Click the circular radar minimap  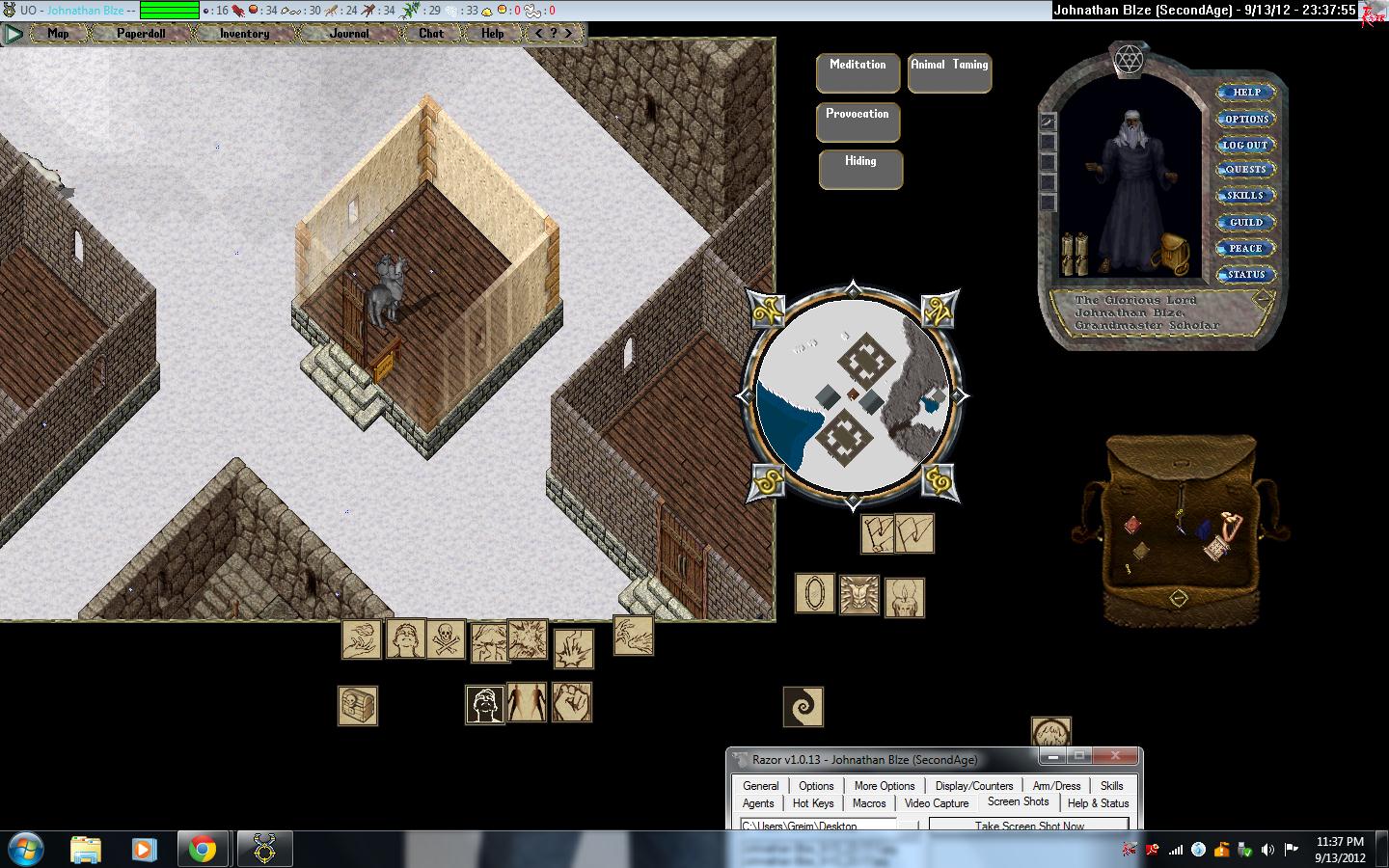[854, 395]
